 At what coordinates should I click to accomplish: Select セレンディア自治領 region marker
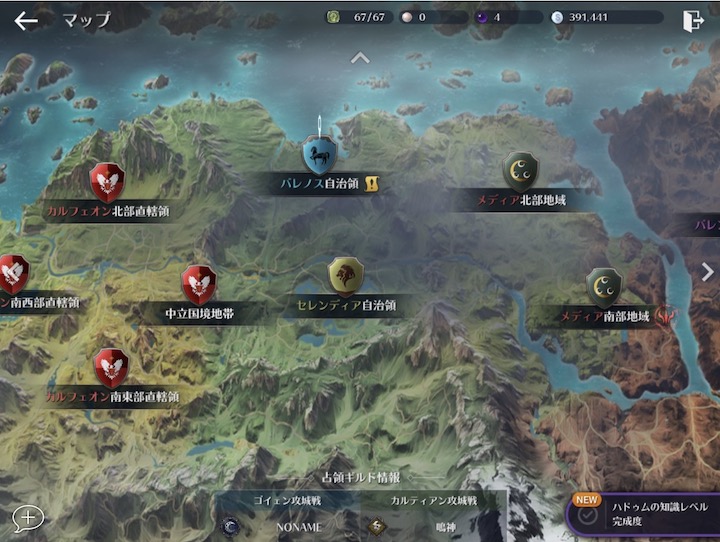tap(346, 276)
